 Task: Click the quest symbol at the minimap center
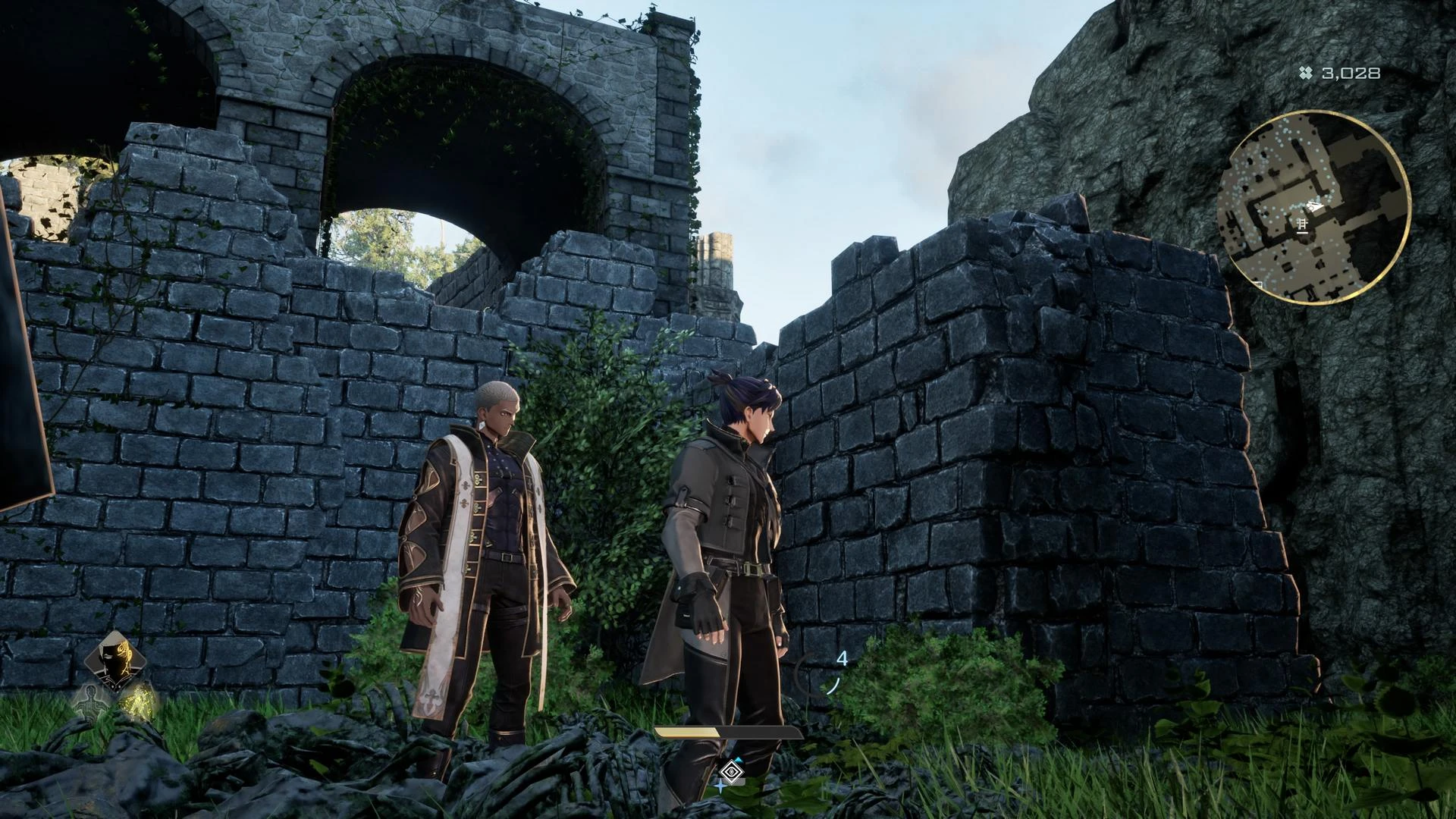pos(1303,224)
